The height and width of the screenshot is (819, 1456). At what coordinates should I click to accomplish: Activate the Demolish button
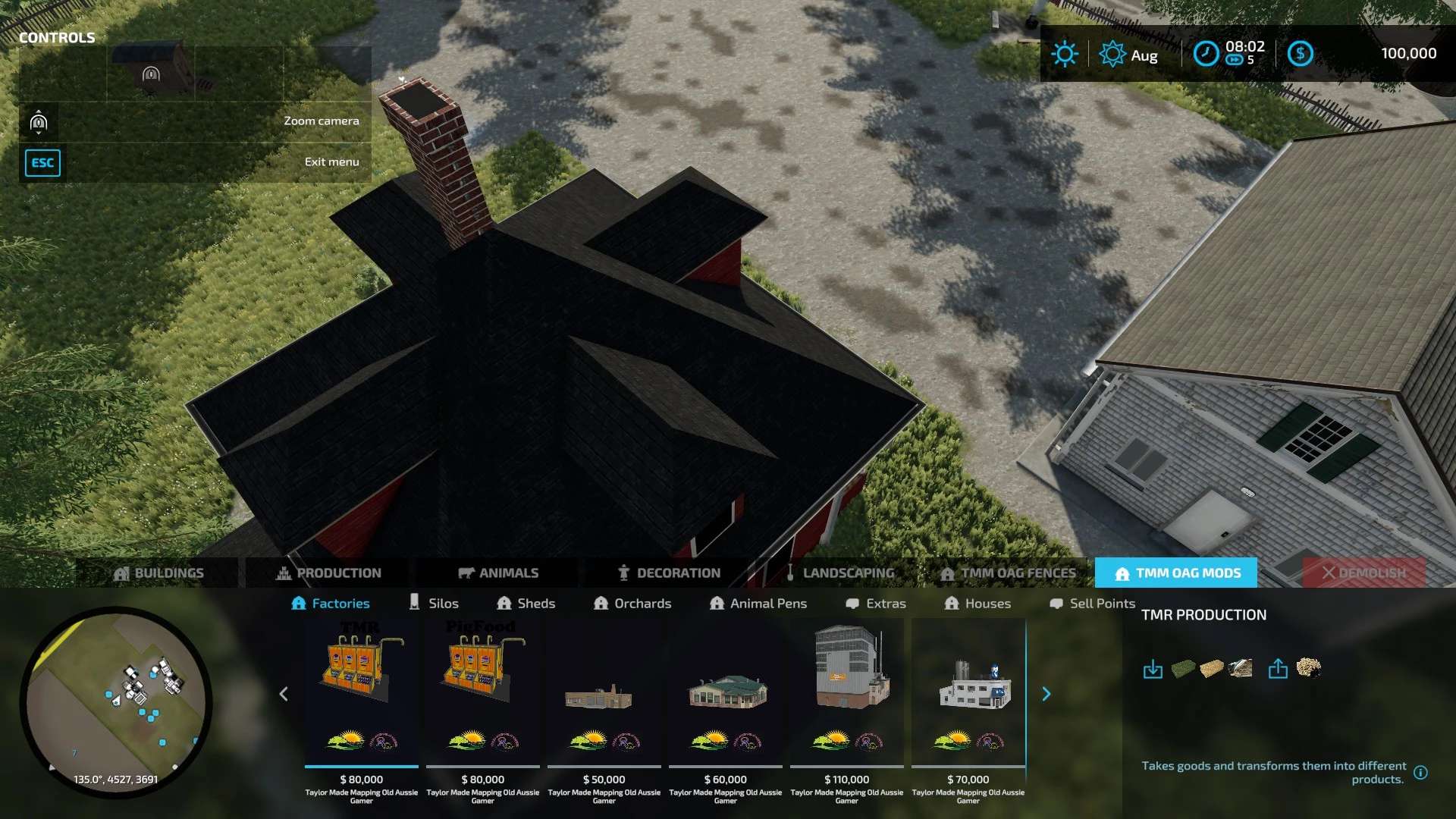(1363, 573)
